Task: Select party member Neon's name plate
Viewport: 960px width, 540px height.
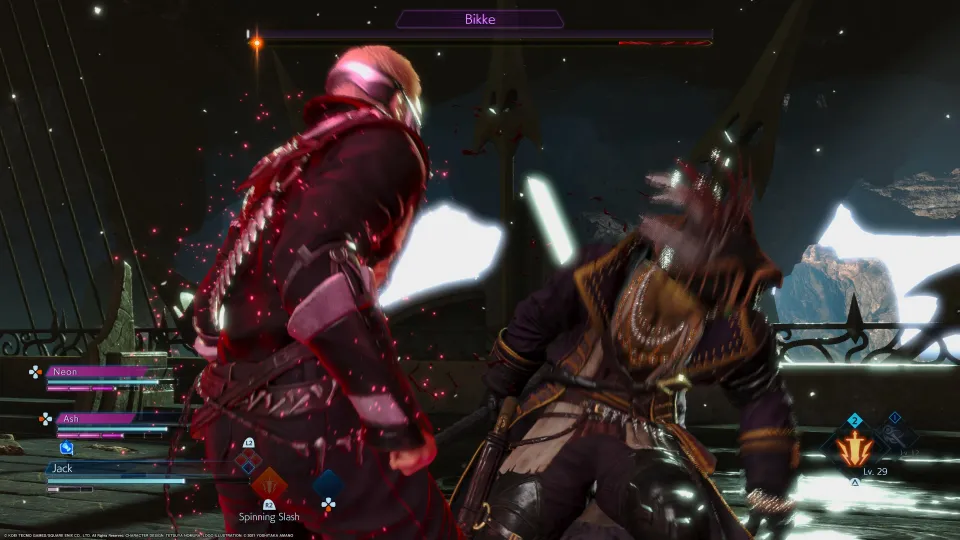Action: (98, 371)
